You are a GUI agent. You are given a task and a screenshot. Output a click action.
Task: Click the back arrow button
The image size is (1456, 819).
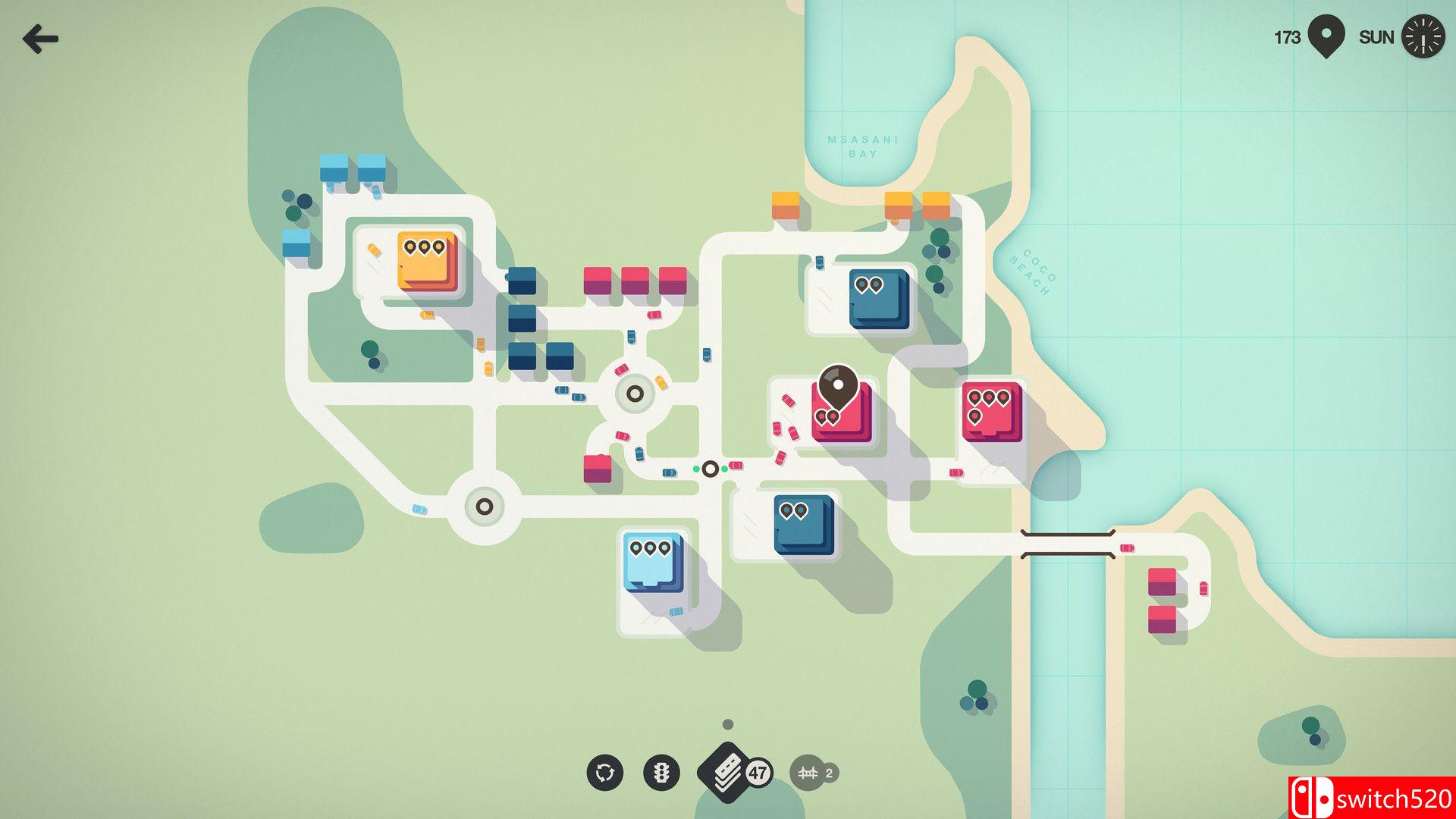(40, 39)
